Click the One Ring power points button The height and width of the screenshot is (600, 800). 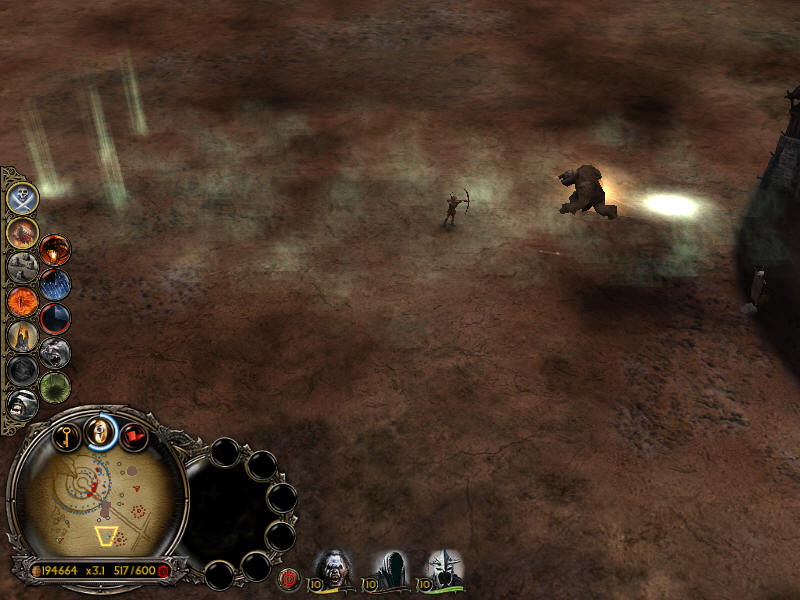[99, 431]
